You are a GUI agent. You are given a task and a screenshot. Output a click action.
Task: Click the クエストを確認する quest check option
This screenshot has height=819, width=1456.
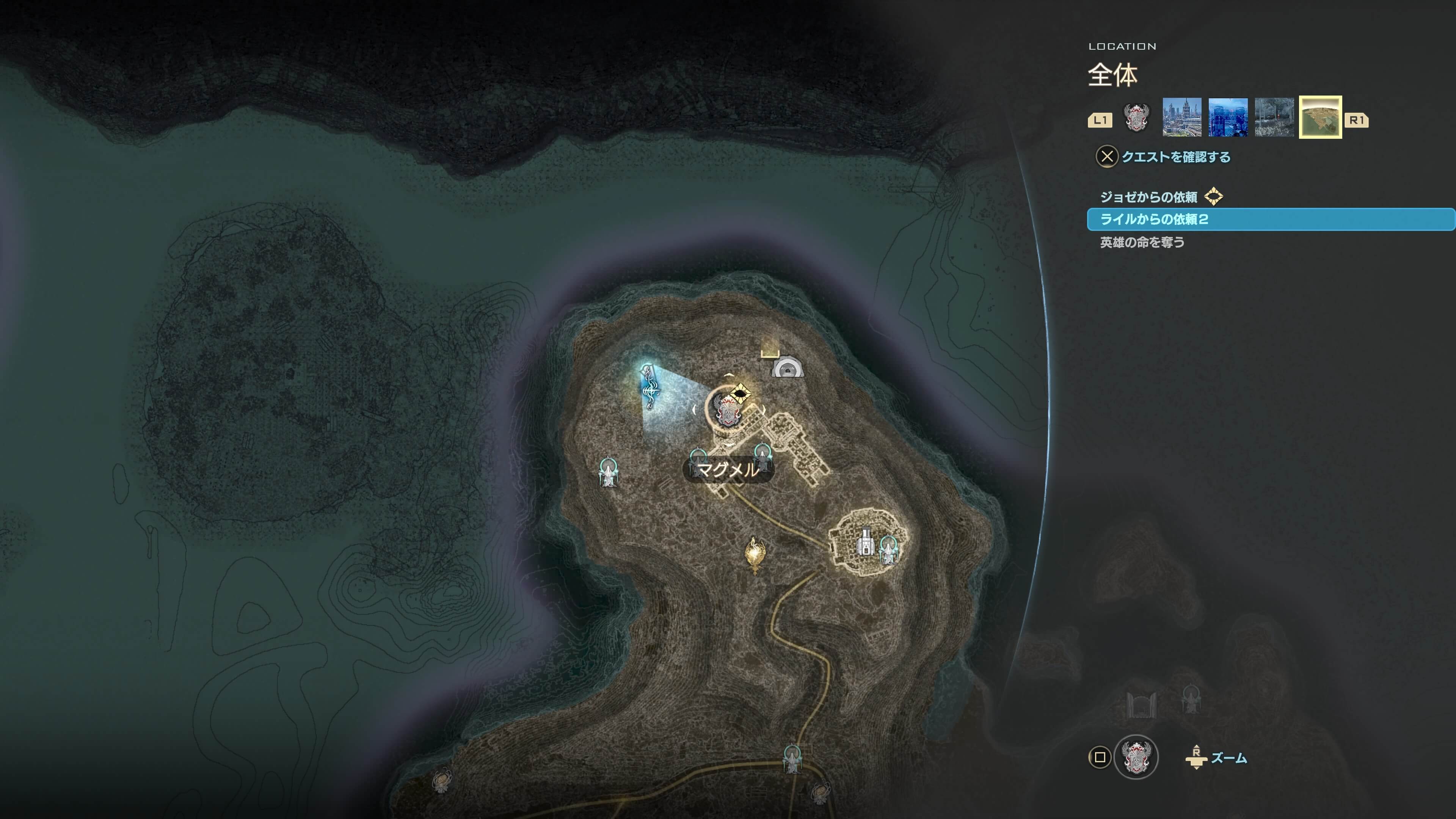[x=1175, y=157]
